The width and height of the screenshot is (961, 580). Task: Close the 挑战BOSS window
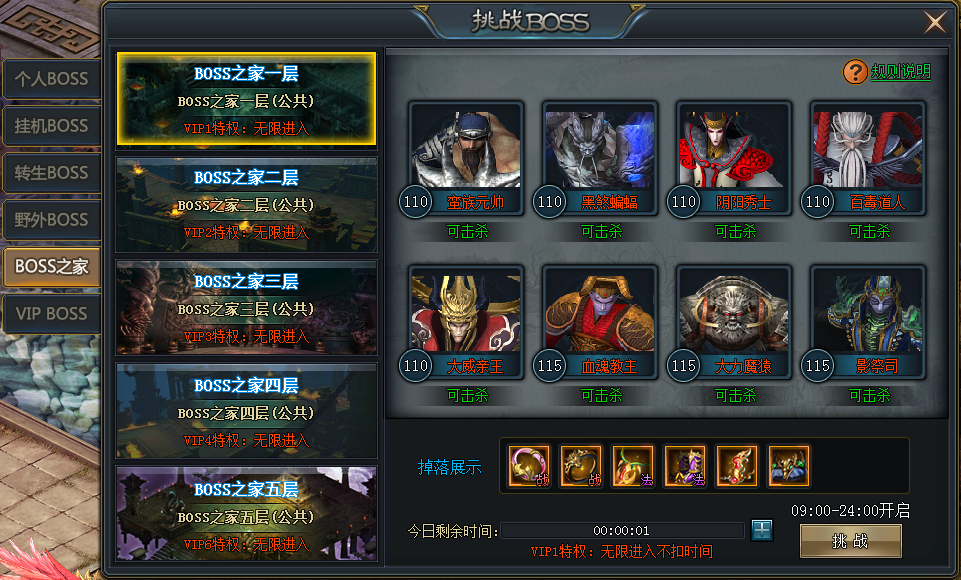point(935,22)
